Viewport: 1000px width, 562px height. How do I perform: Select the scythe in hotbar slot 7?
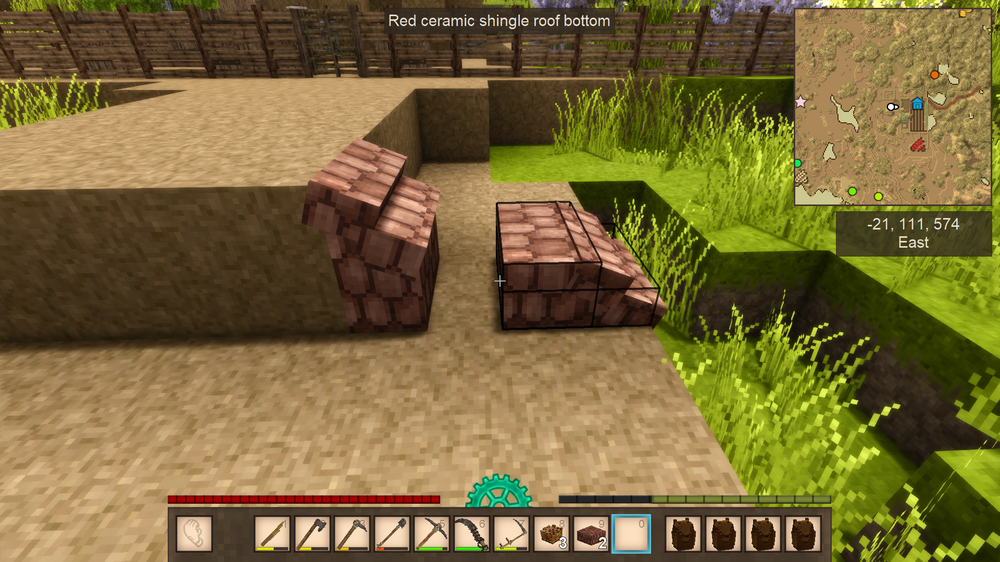pos(512,533)
